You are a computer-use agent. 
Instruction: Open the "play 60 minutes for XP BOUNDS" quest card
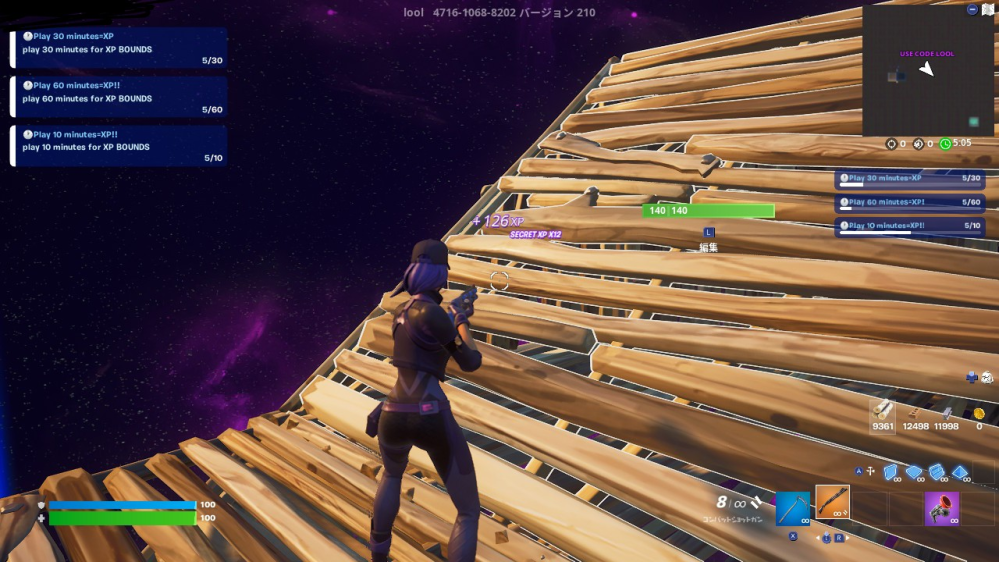[x=118, y=97]
